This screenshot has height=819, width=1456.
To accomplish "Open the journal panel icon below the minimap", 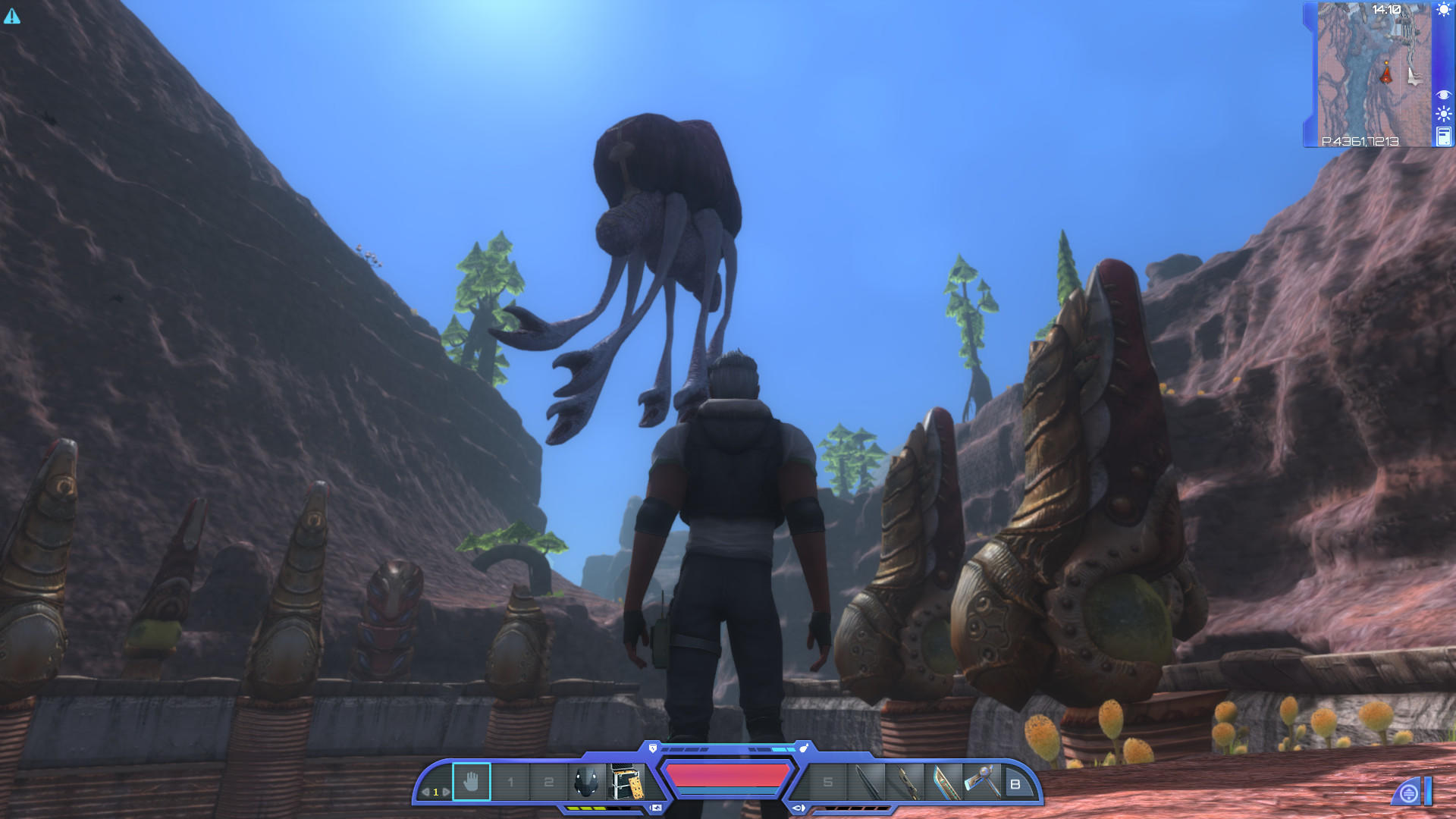I will coord(1443,137).
